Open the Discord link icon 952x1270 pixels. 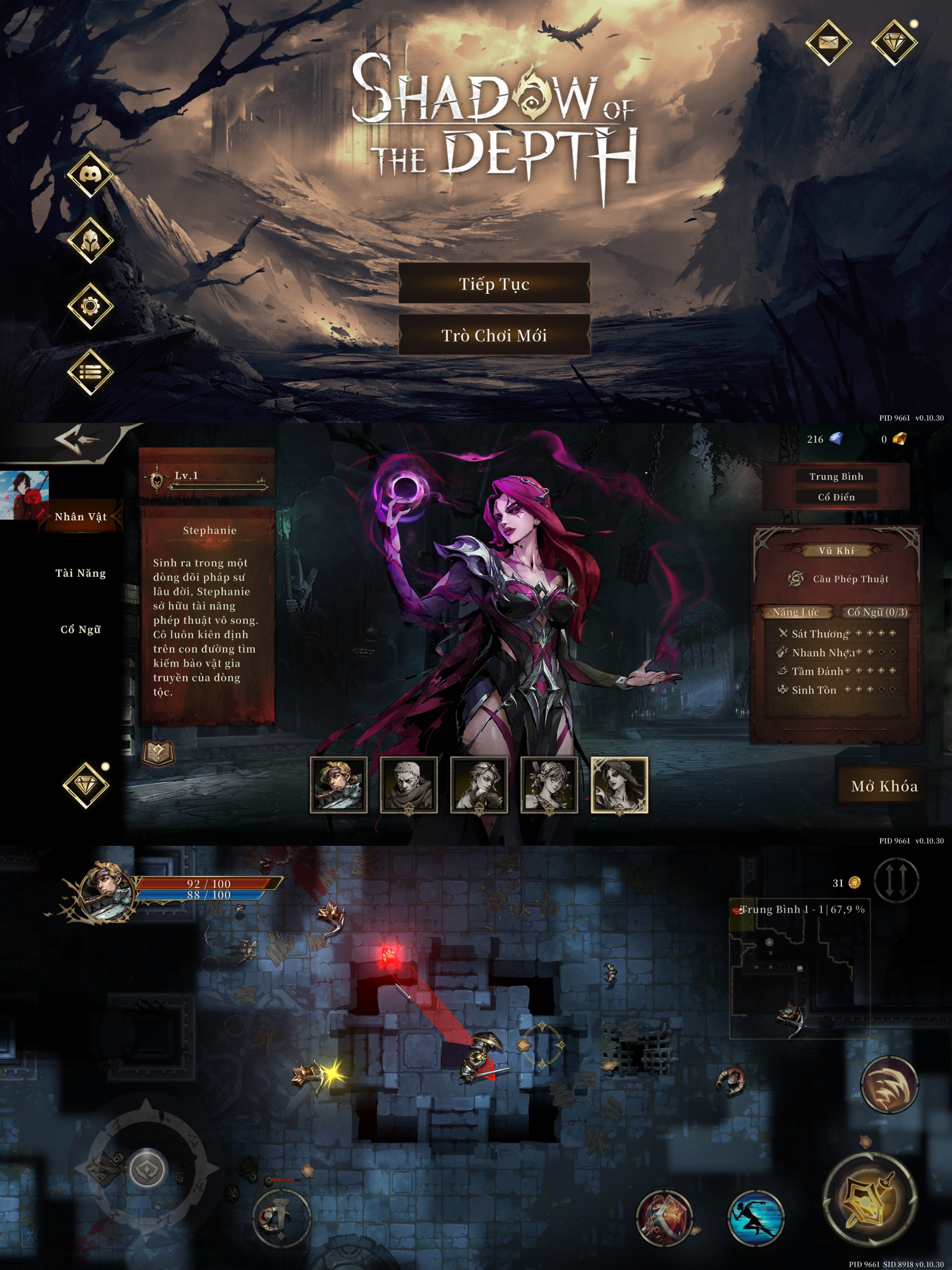click(90, 175)
